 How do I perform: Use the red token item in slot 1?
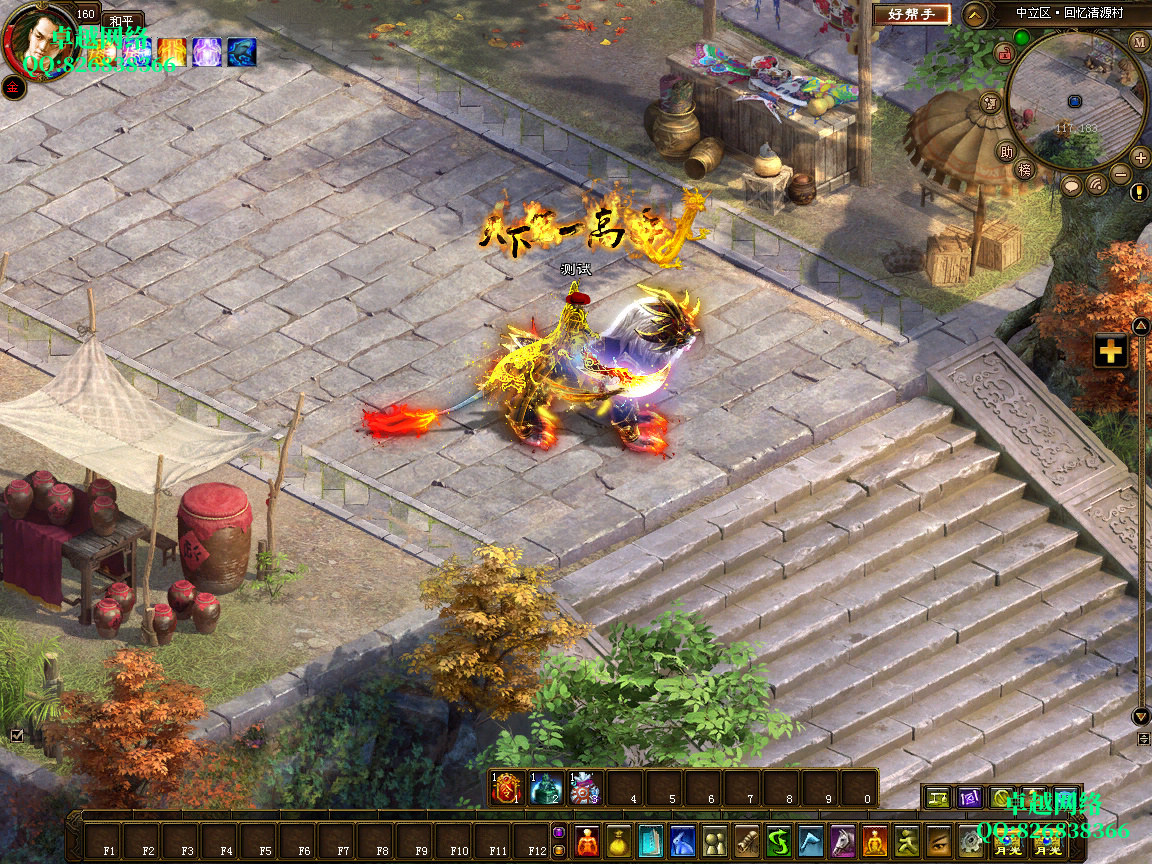[507, 789]
